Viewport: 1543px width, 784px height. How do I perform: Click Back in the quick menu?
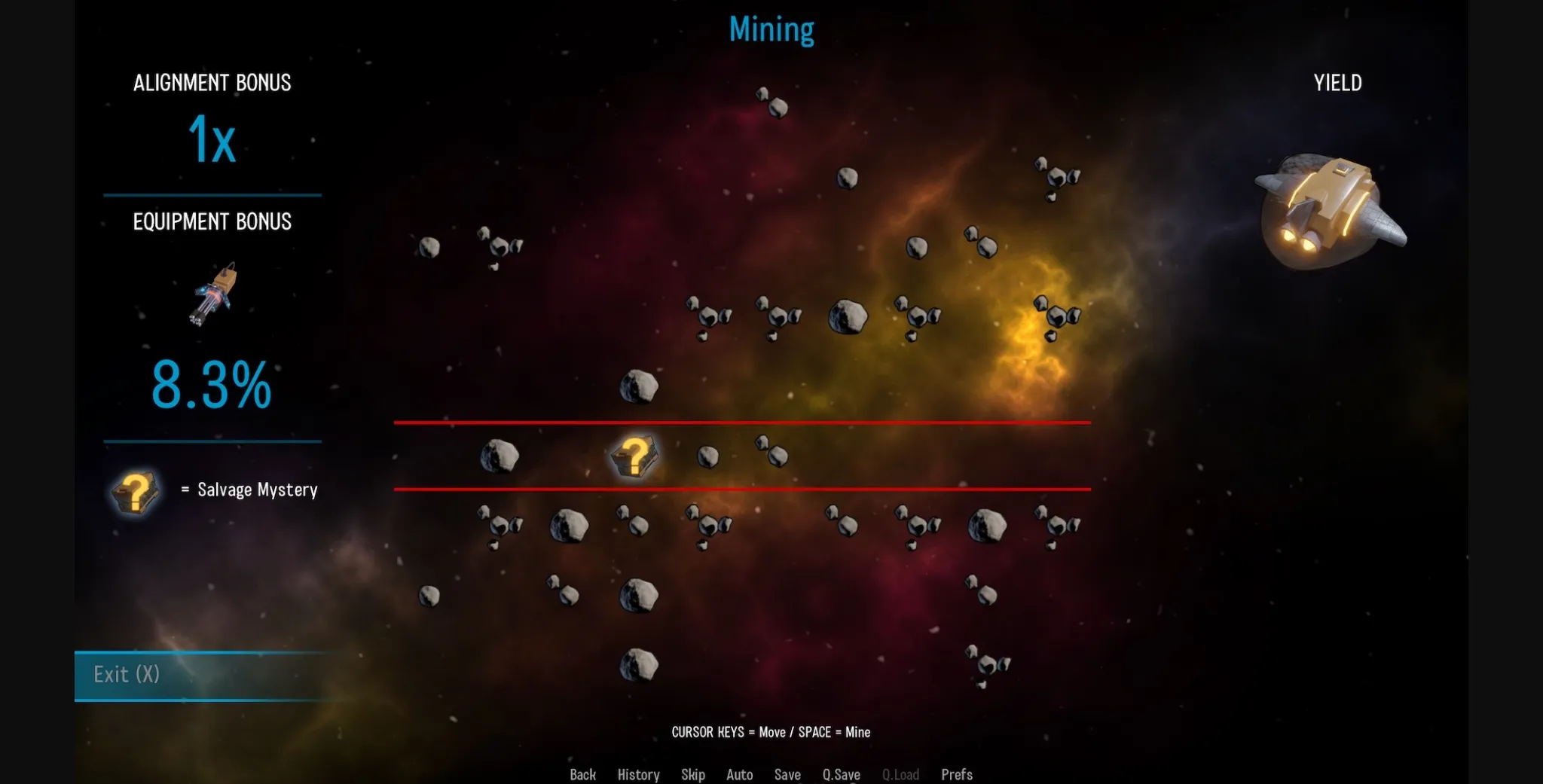pos(582,774)
